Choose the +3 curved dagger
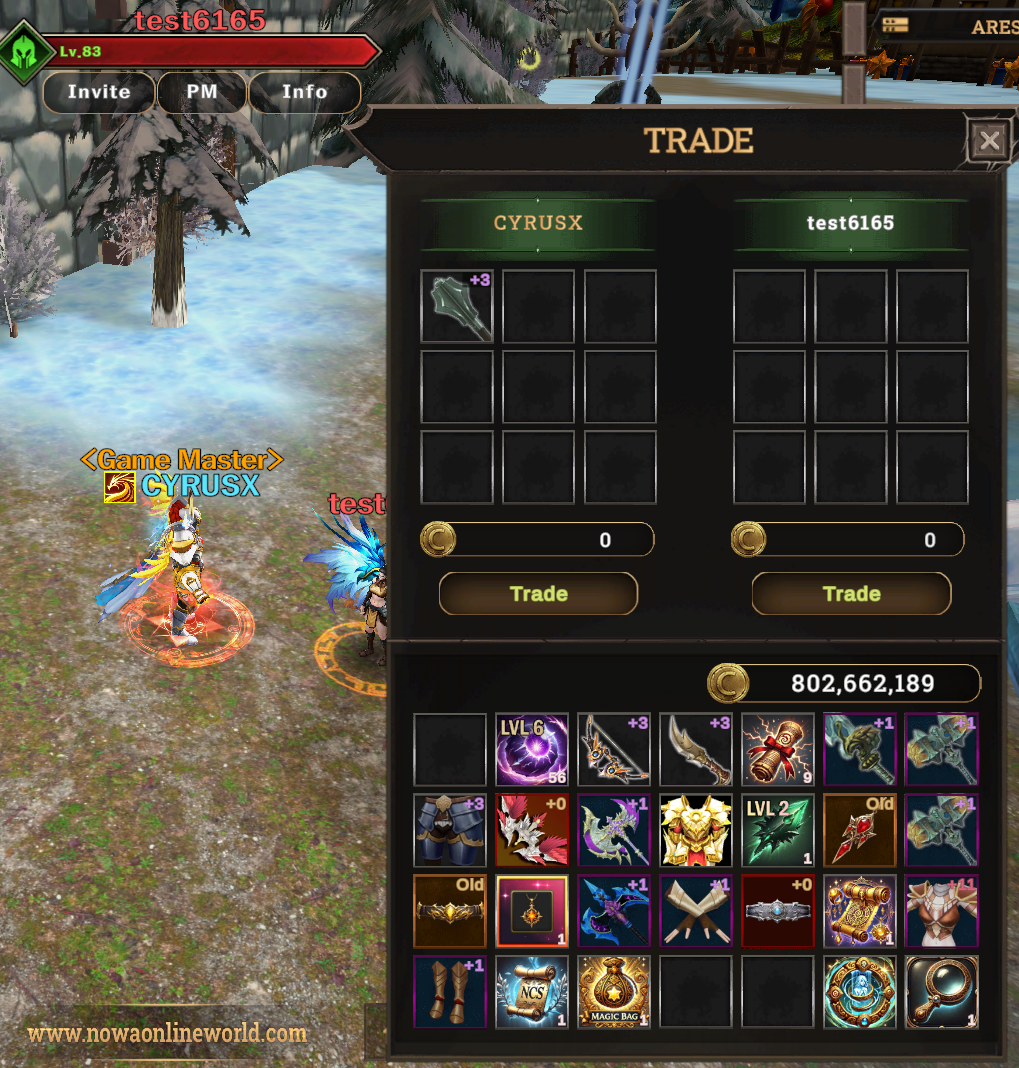 click(x=696, y=749)
